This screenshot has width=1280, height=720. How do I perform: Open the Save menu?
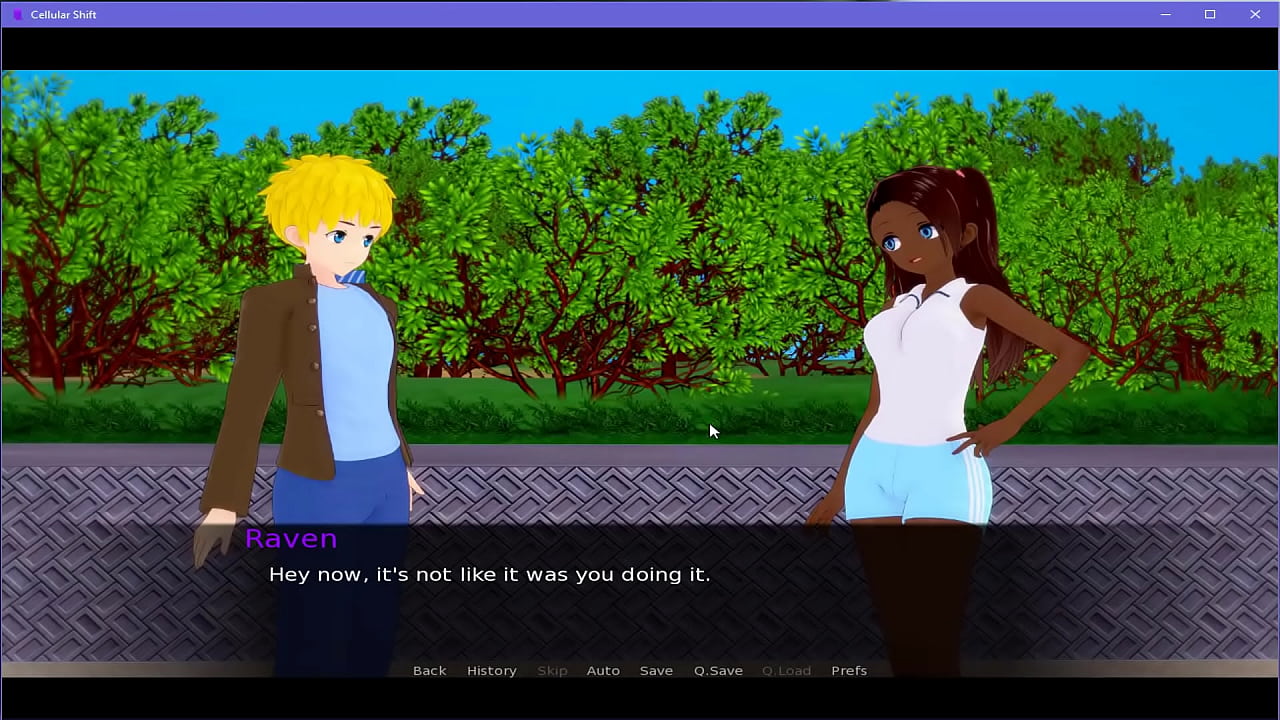[656, 670]
